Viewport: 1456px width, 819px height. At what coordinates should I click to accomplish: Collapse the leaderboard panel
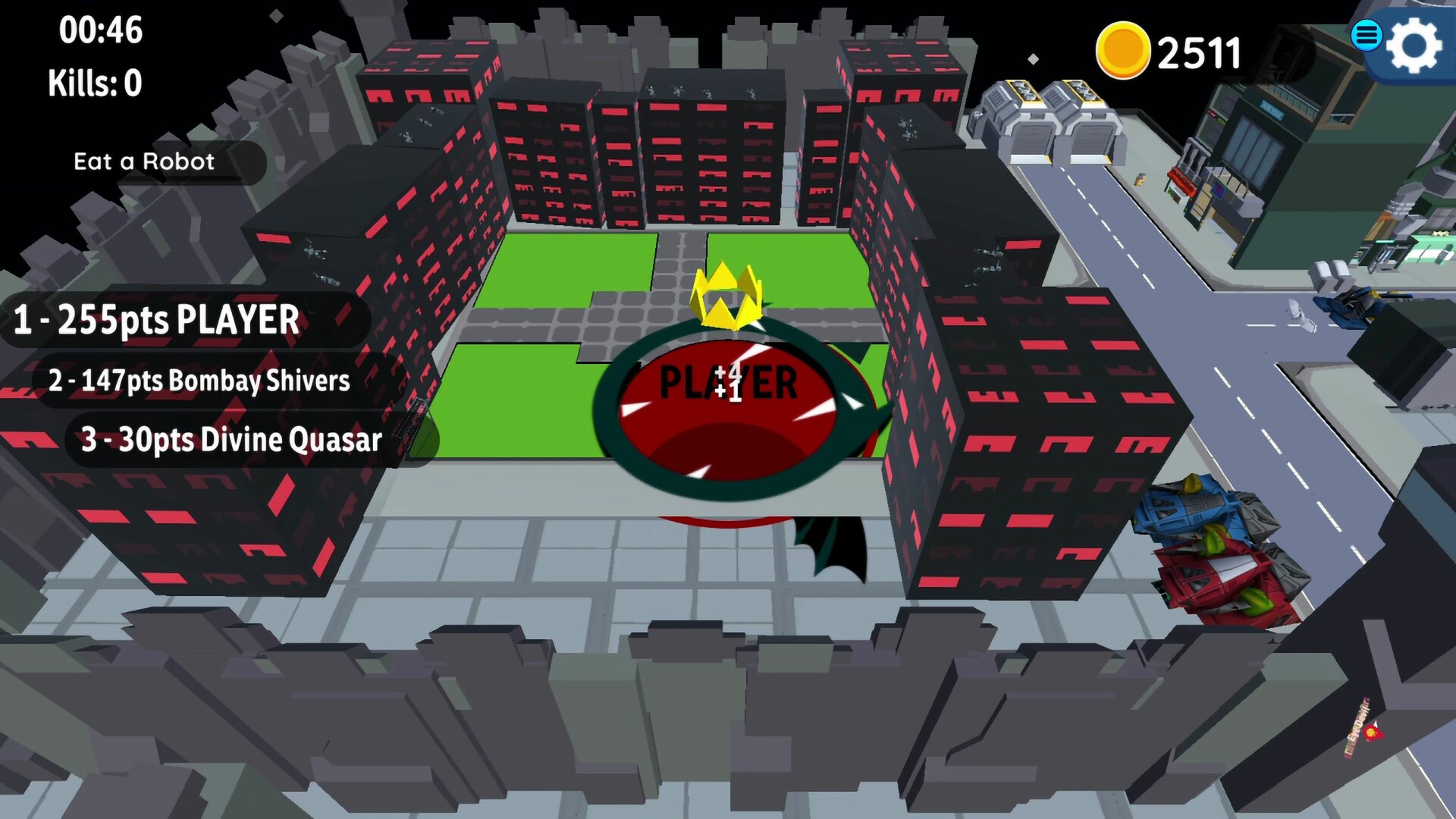190,379
